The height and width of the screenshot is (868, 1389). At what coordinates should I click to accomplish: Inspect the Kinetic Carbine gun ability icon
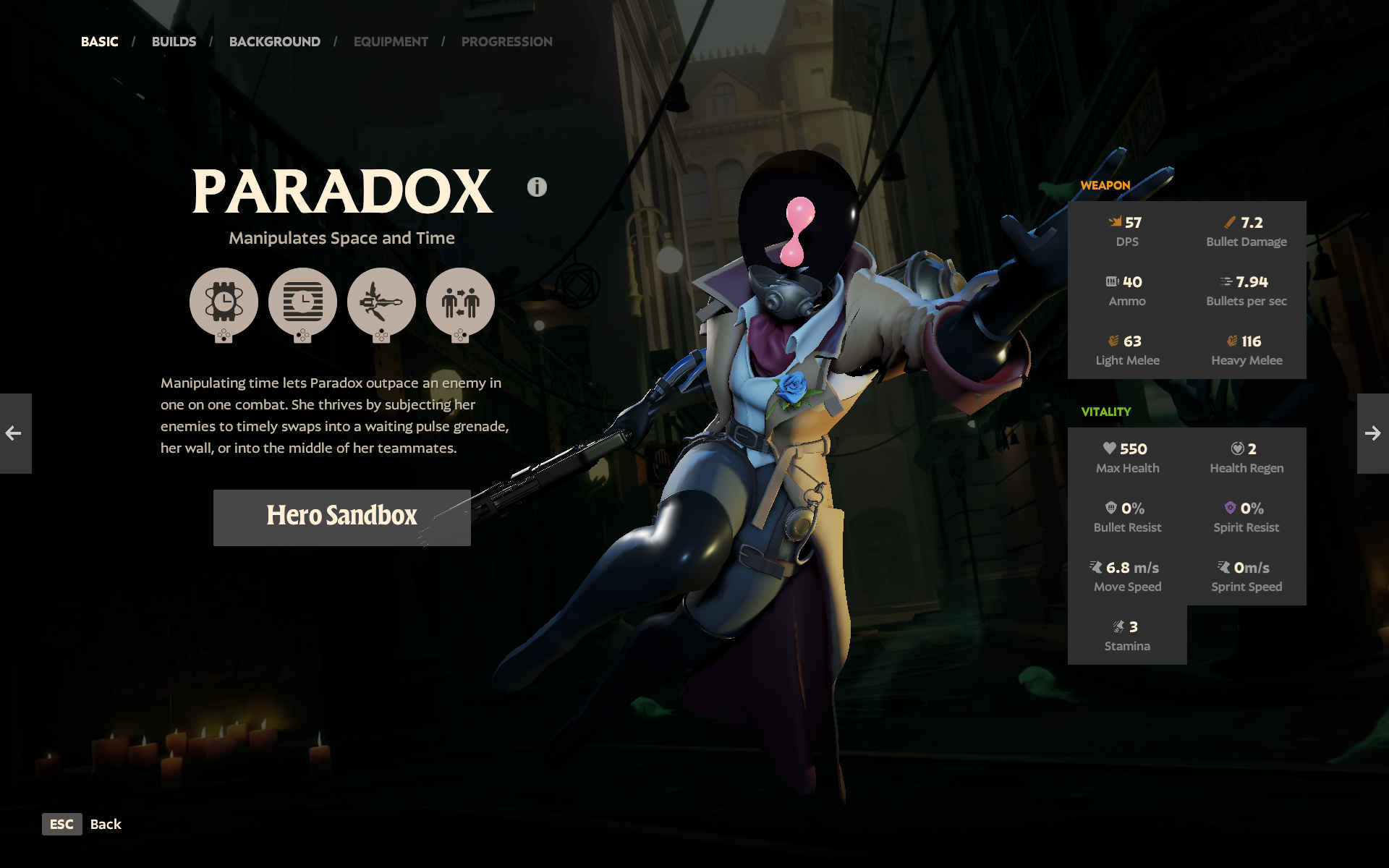click(x=381, y=302)
